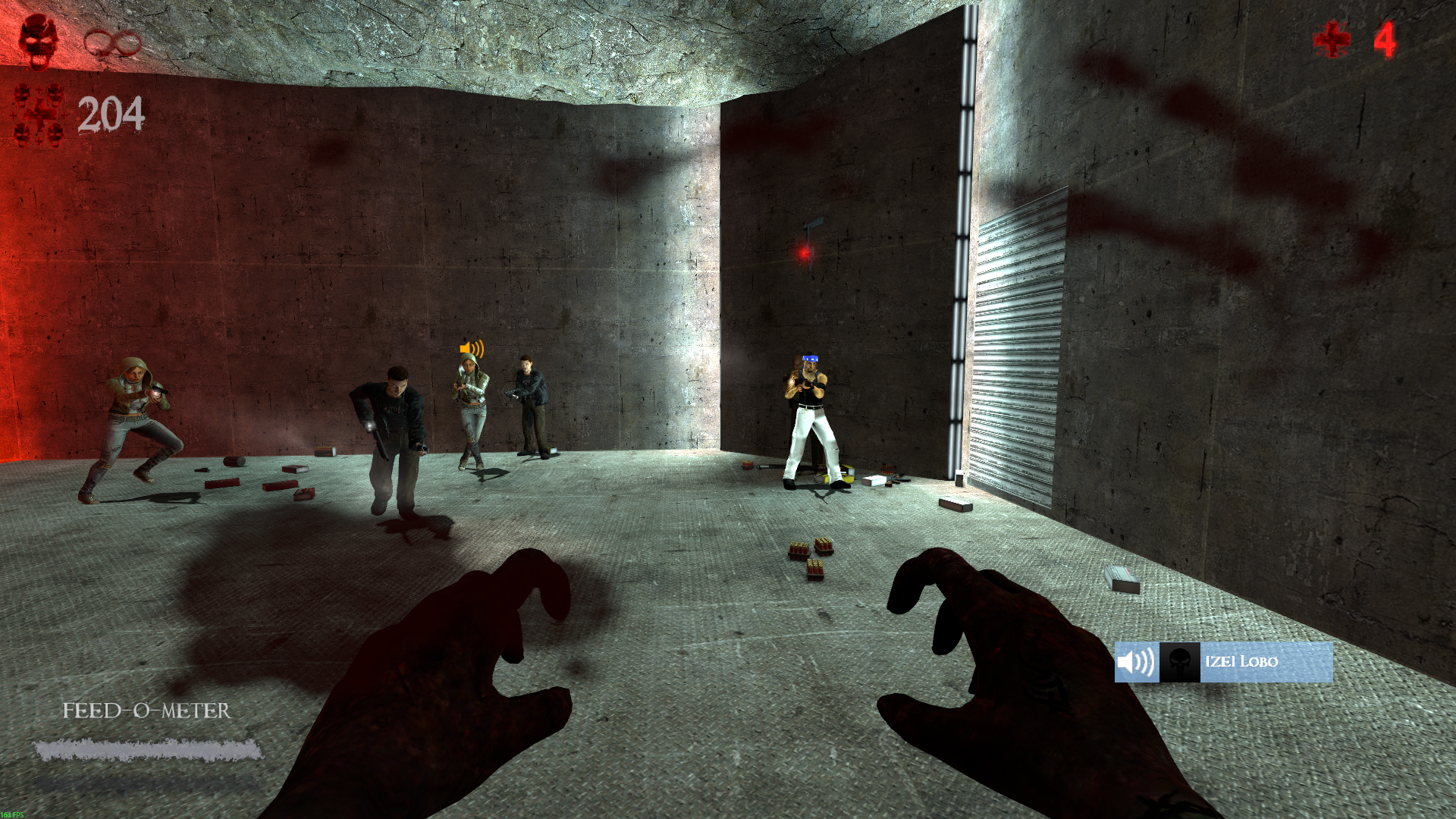Click the red zombie skull HUD icon
This screenshot has width=1456, height=819.
click(38, 41)
